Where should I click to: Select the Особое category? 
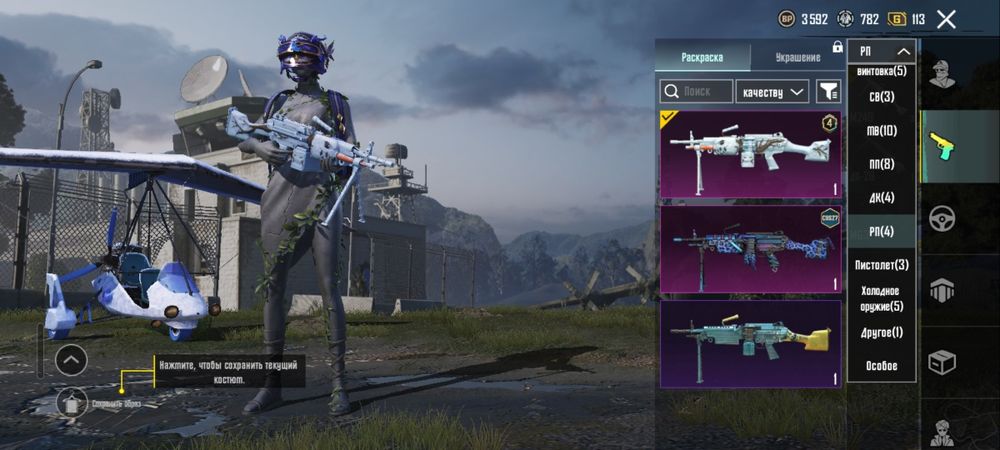tap(881, 366)
